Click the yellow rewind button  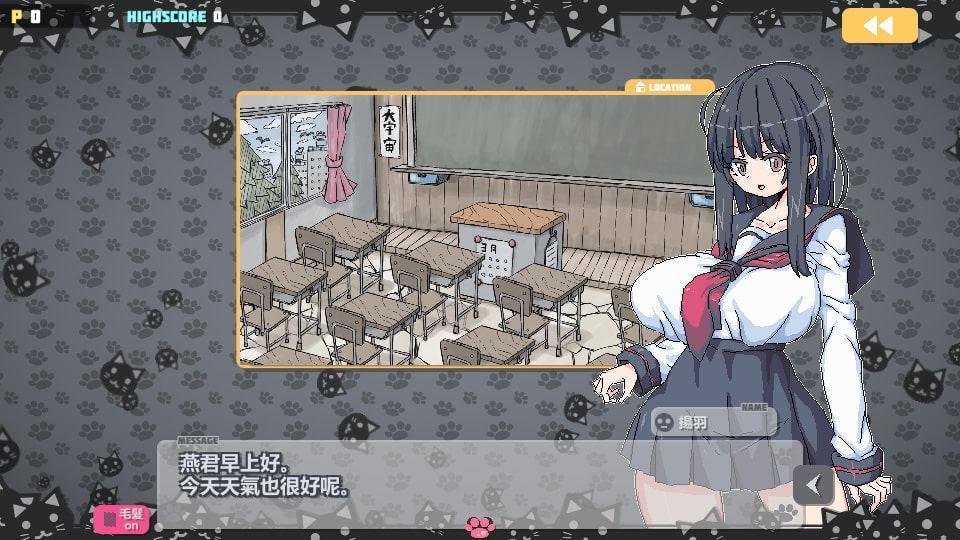(879, 26)
